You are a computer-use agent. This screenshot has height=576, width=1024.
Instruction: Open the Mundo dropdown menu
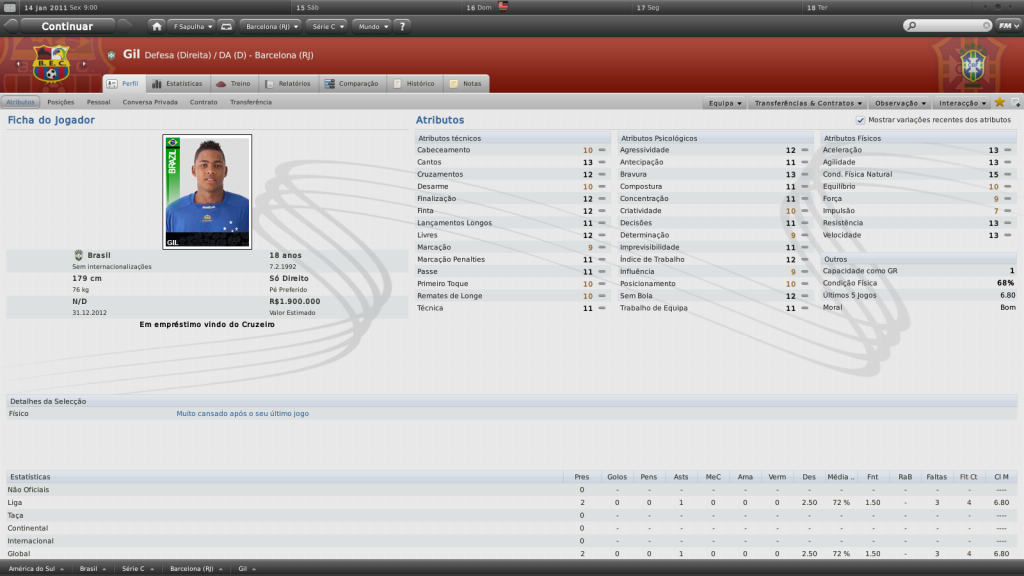371,26
